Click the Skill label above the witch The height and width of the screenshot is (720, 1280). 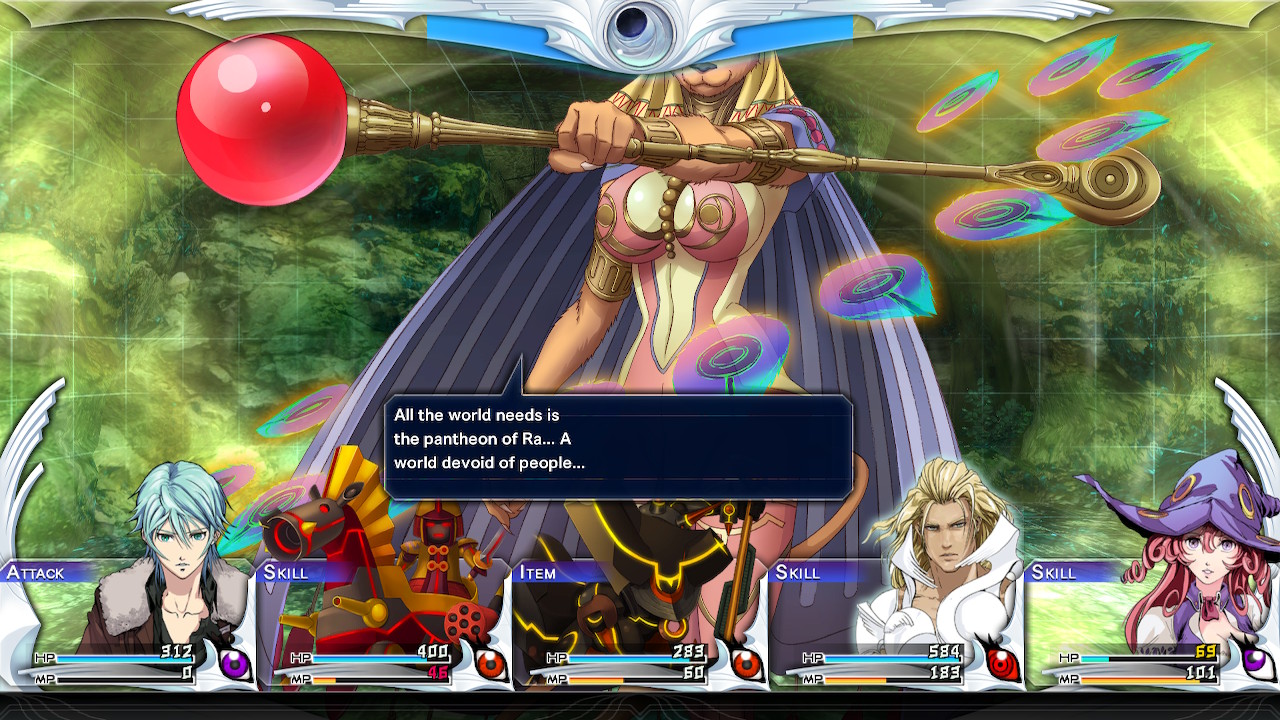[x=1054, y=572]
